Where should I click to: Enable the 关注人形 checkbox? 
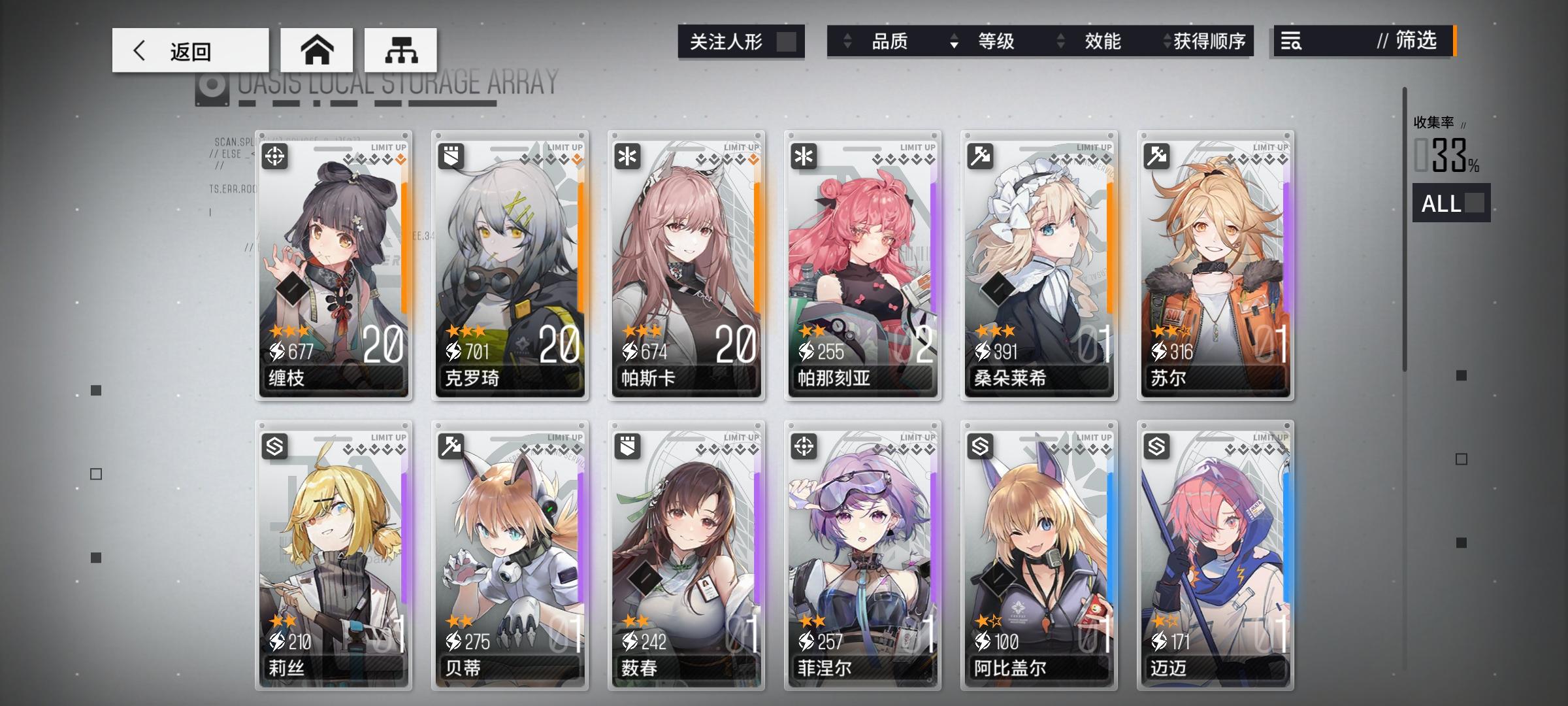point(787,41)
